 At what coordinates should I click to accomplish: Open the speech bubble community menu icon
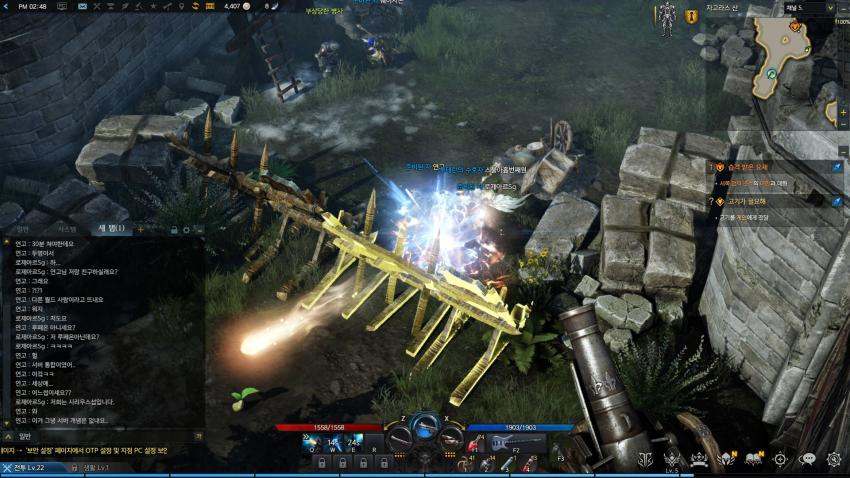807,459
